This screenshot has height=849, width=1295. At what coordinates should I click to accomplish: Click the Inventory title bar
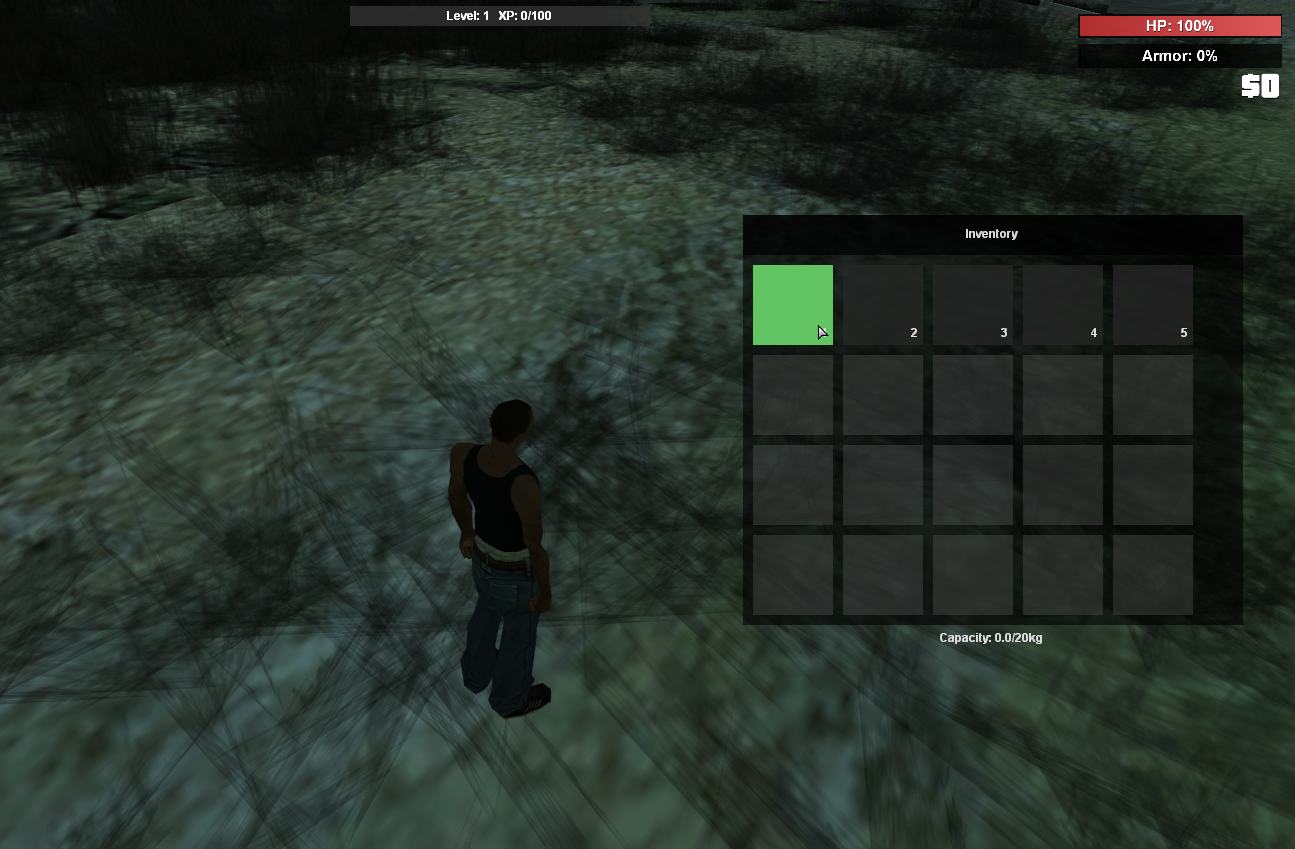click(991, 234)
